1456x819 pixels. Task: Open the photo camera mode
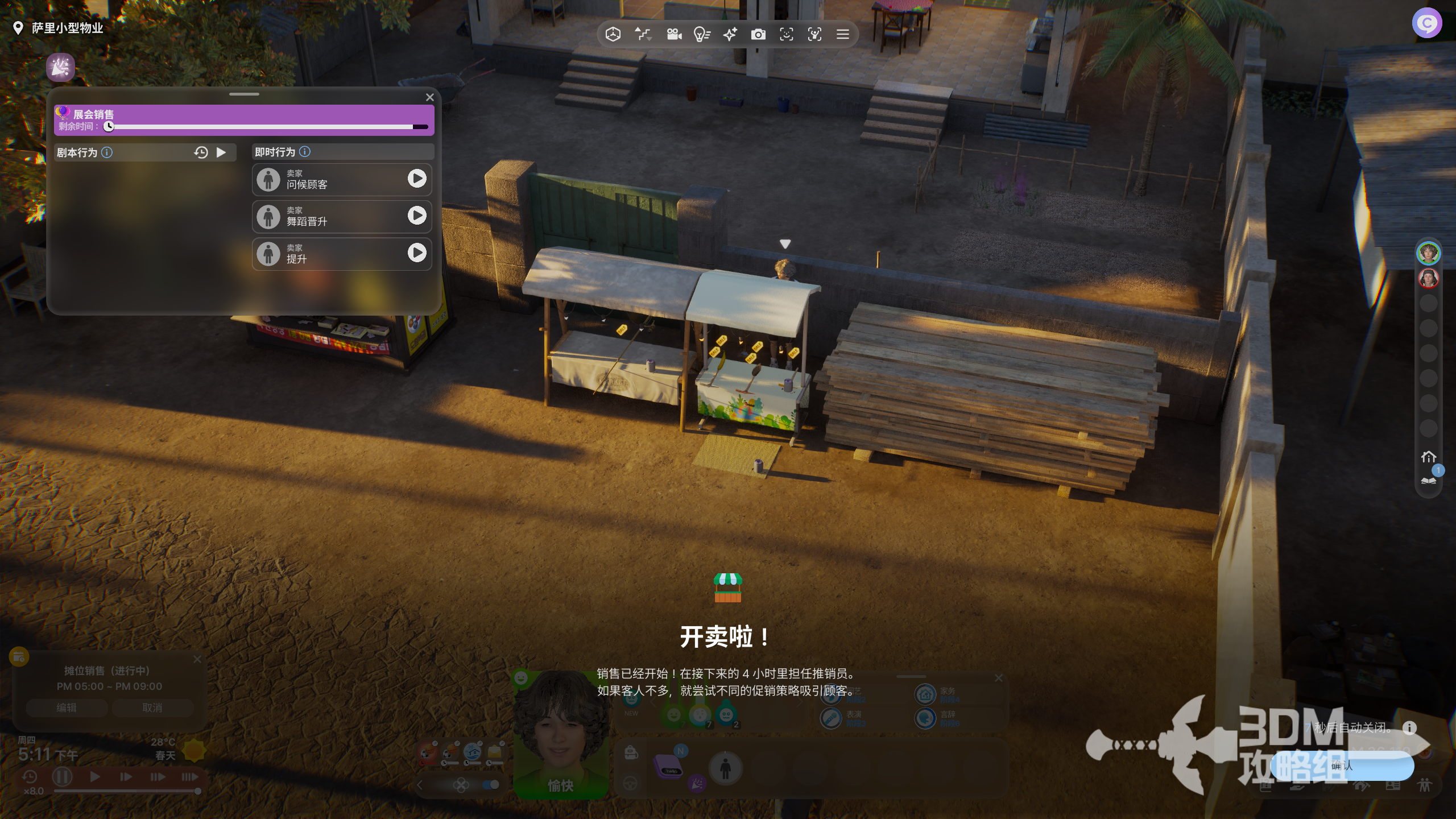coord(758,35)
